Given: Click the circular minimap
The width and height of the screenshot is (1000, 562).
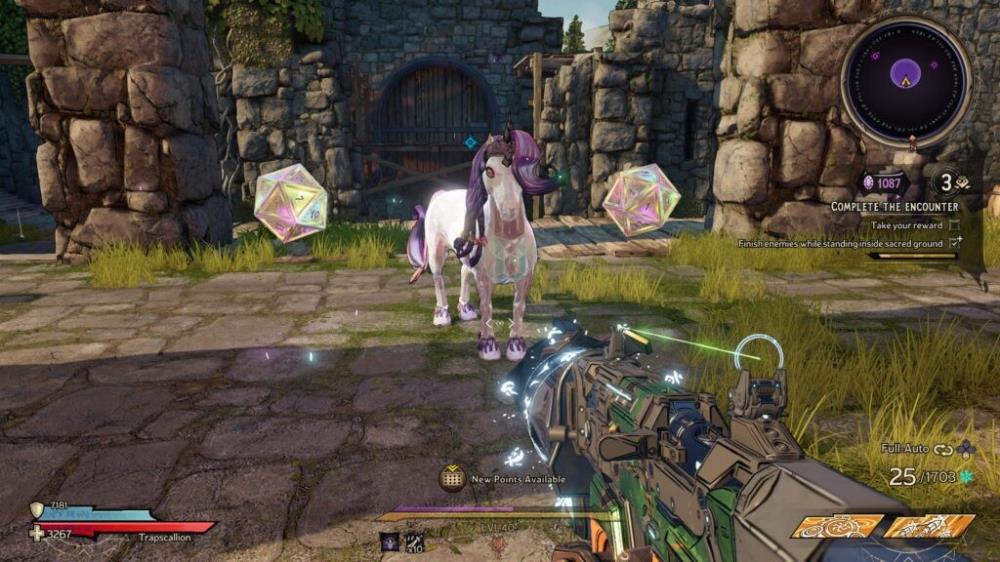Looking at the screenshot, I should [x=905, y=77].
